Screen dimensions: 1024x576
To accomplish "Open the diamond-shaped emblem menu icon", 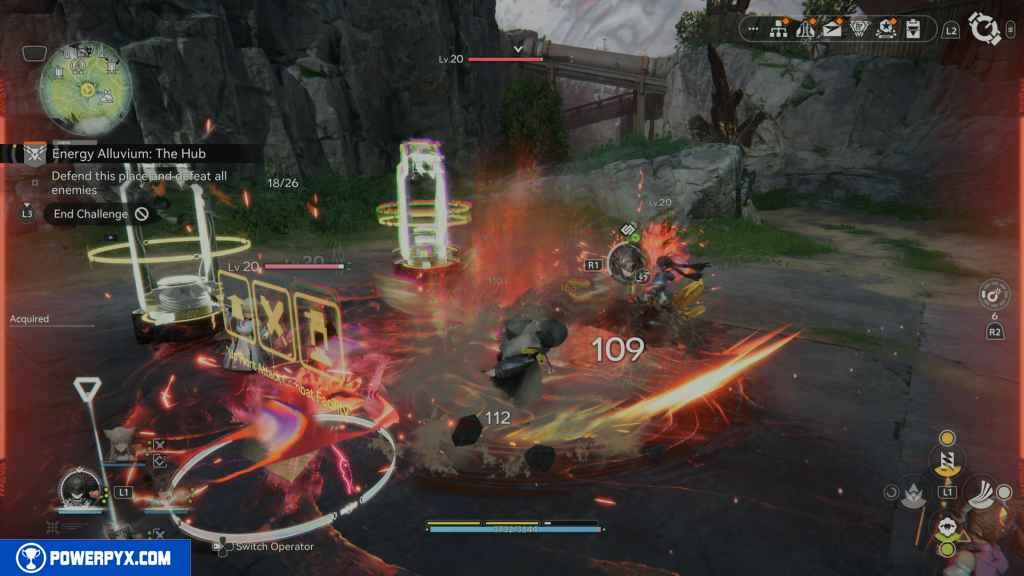I will pyautogui.click(x=860, y=30).
